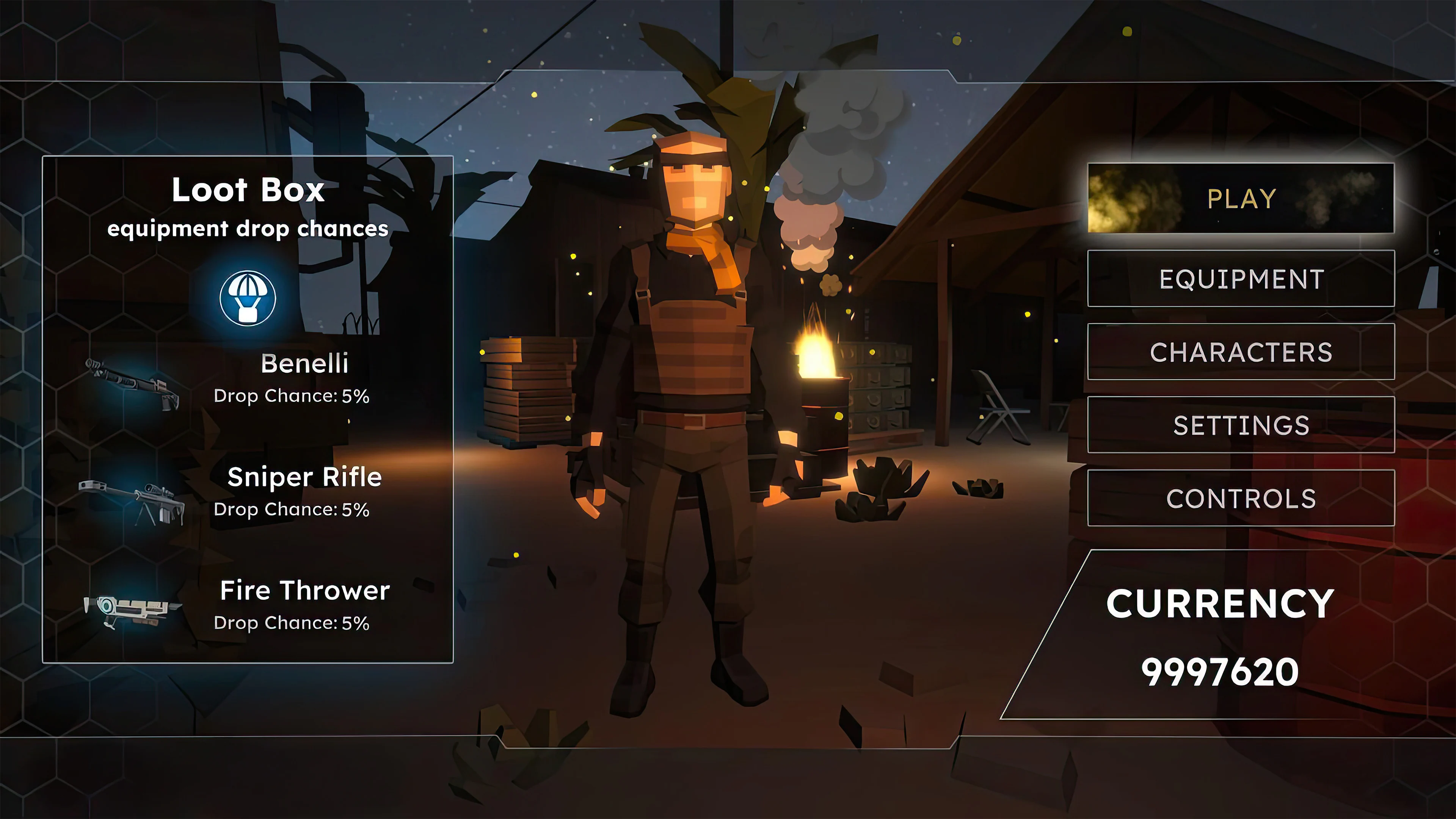Click the Fire Thrower drop chance text
Screen dimensions: 1456x819
click(292, 623)
